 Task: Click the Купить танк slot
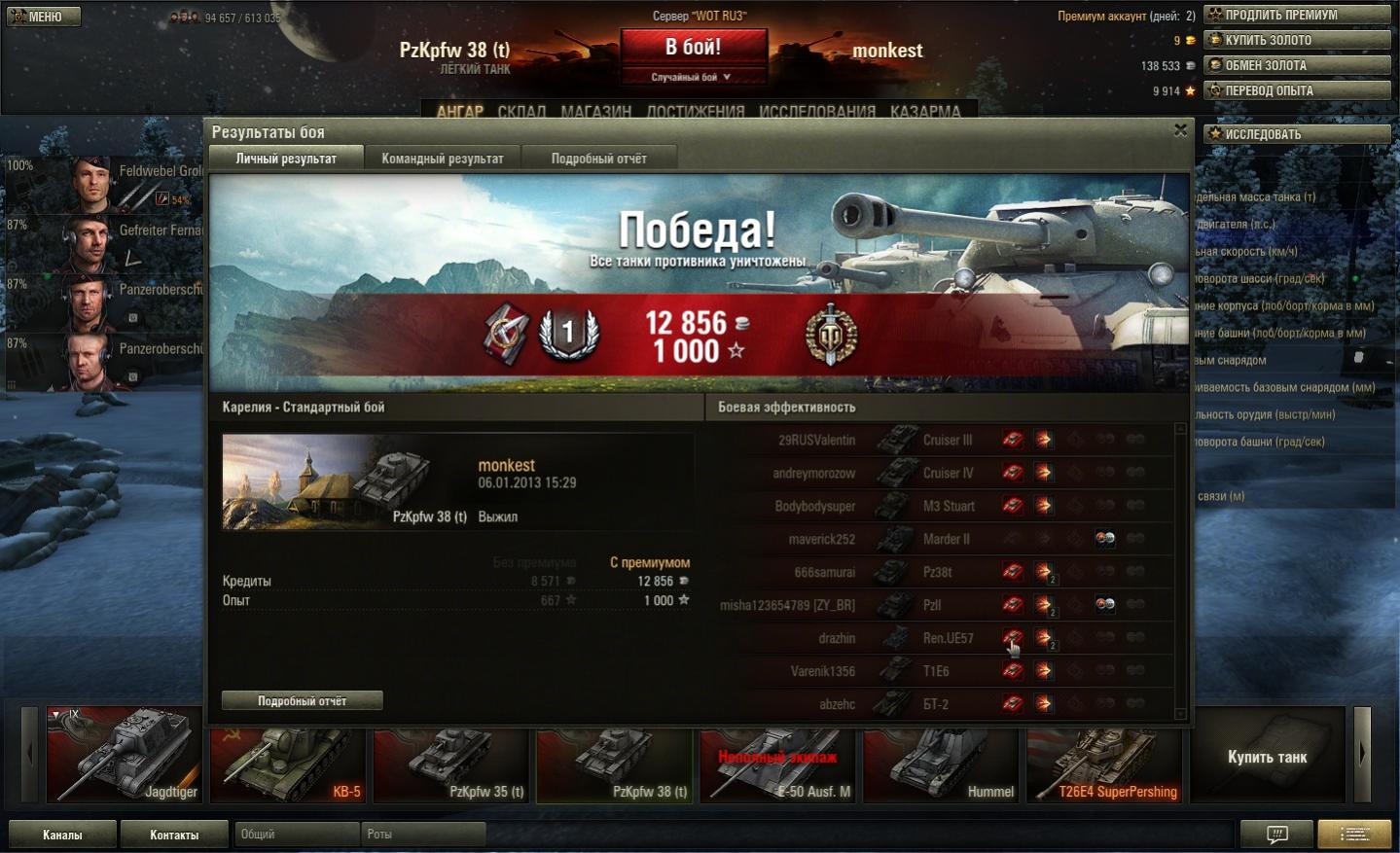pyautogui.click(x=1267, y=756)
